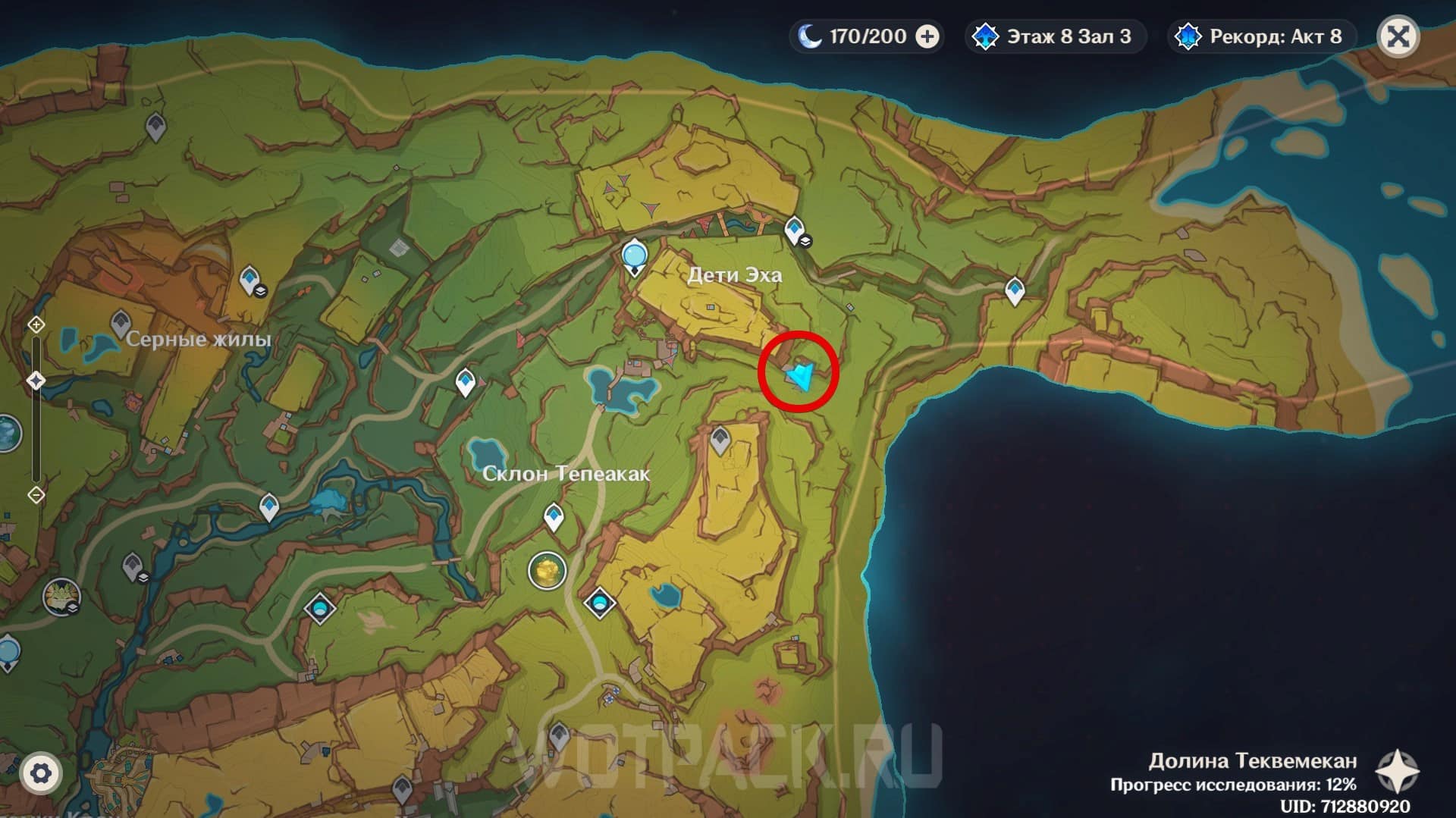Zoom in with the map plus button
Image resolution: width=1456 pixels, height=818 pixels.
36,324
